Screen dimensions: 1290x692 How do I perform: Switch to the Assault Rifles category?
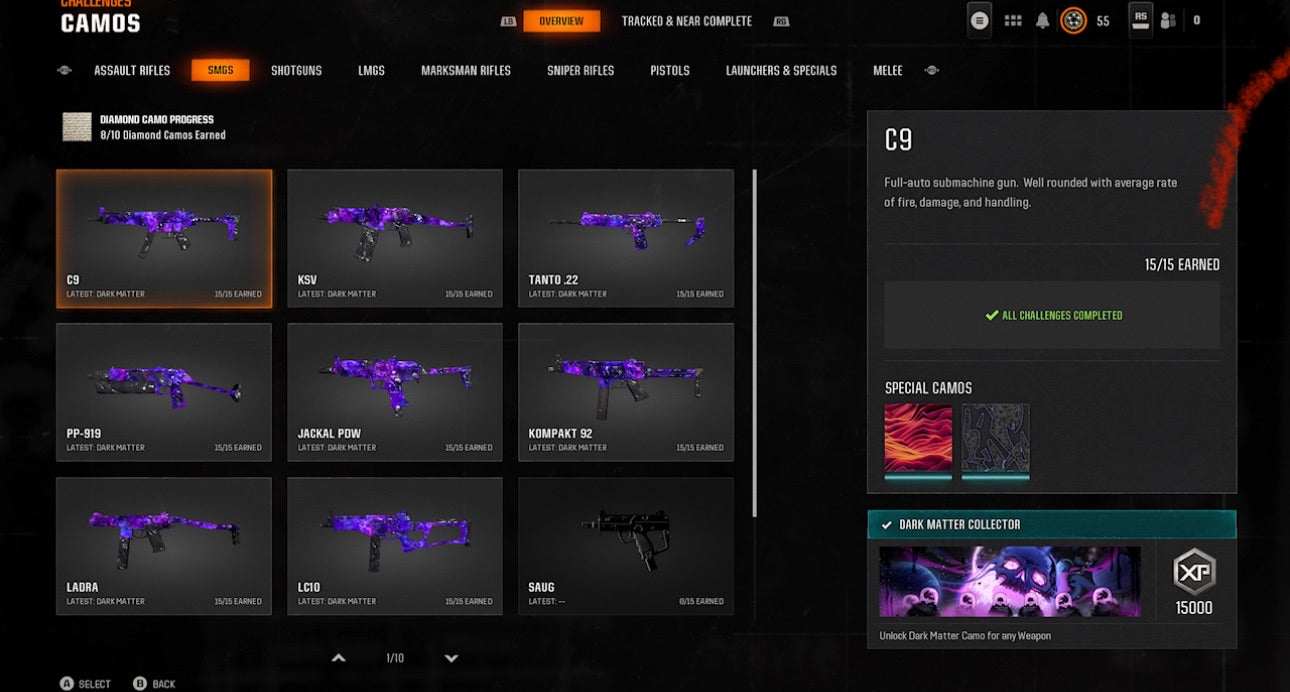(132, 71)
